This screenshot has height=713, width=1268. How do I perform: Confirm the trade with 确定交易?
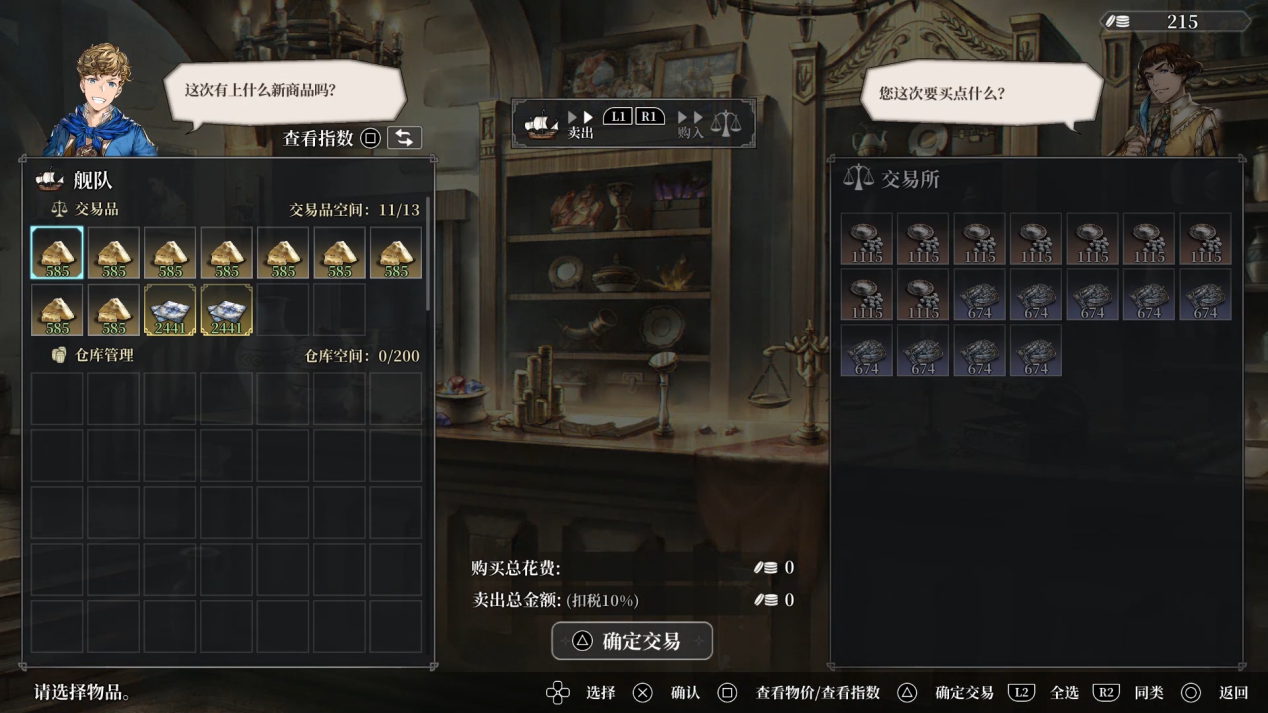click(x=632, y=641)
